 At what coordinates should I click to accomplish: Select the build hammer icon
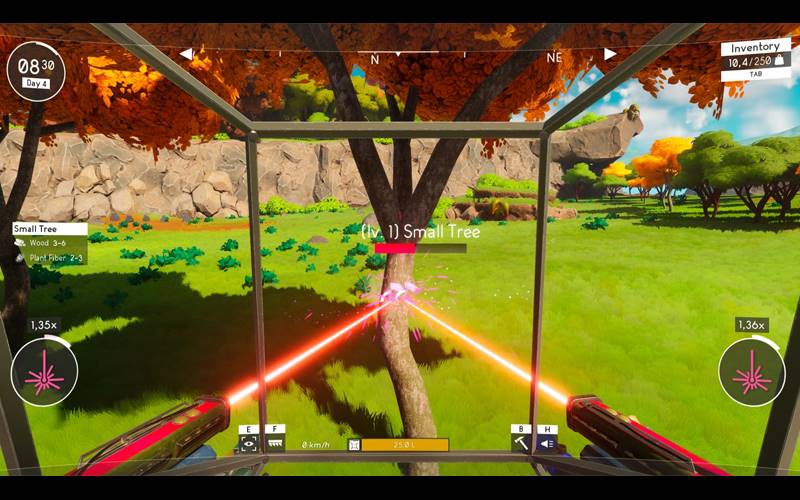coord(520,443)
